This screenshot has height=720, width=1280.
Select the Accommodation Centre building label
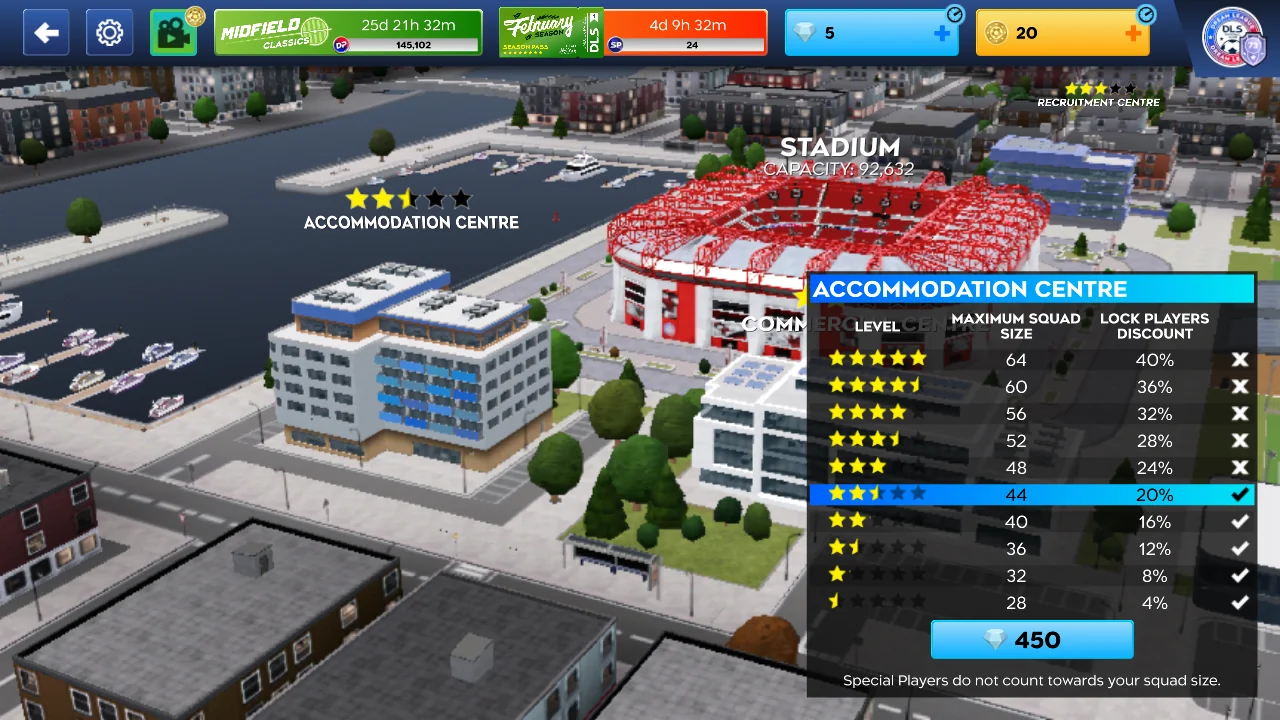point(411,221)
